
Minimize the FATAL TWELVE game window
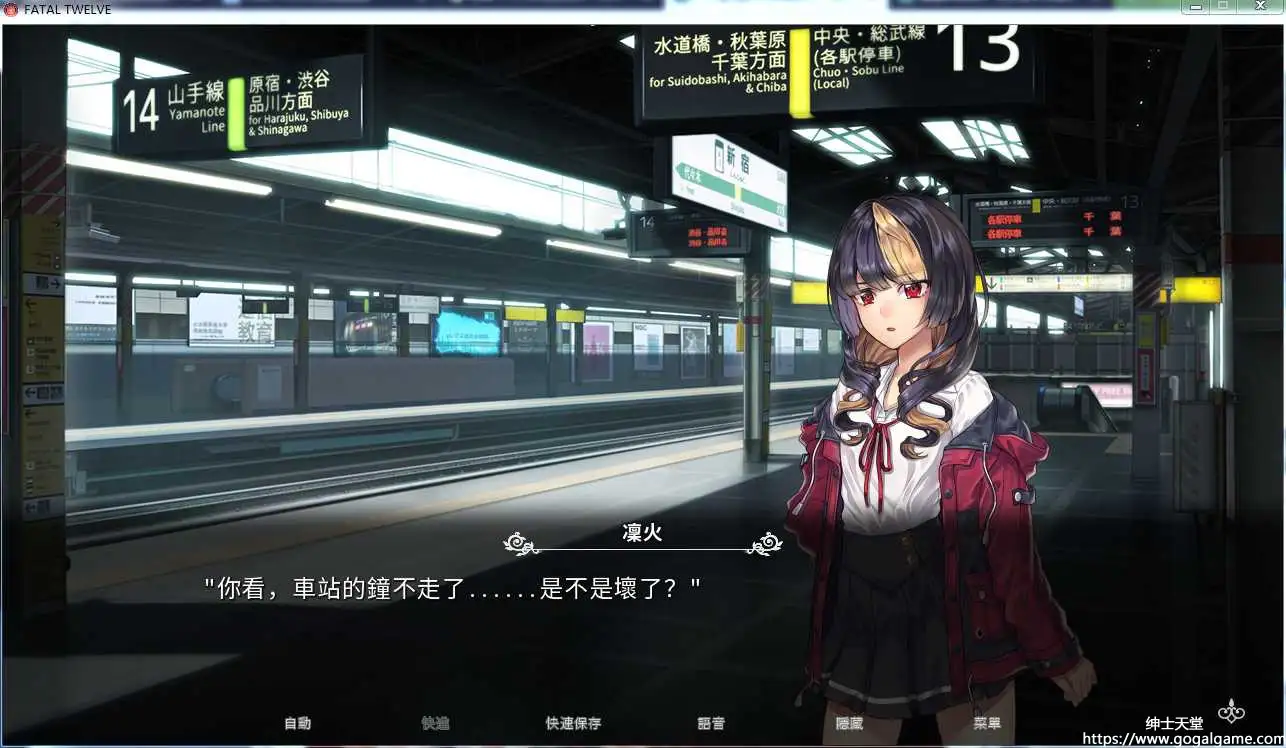coord(1196,8)
